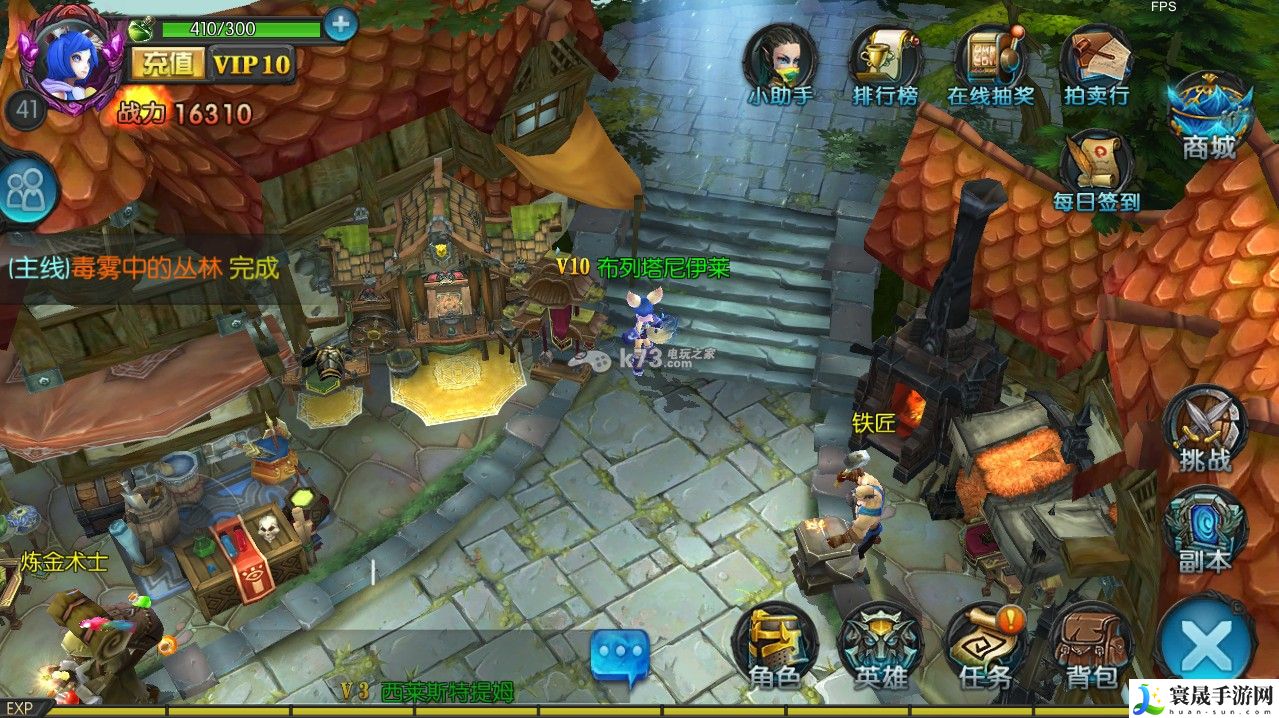
Task: Claim the 每日签到 daily sign-in
Action: coord(1096,170)
